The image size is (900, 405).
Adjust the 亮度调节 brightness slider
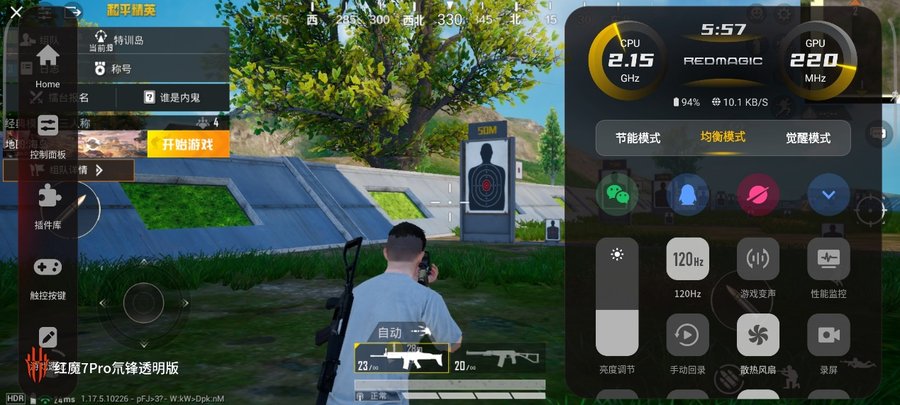[x=617, y=298]
